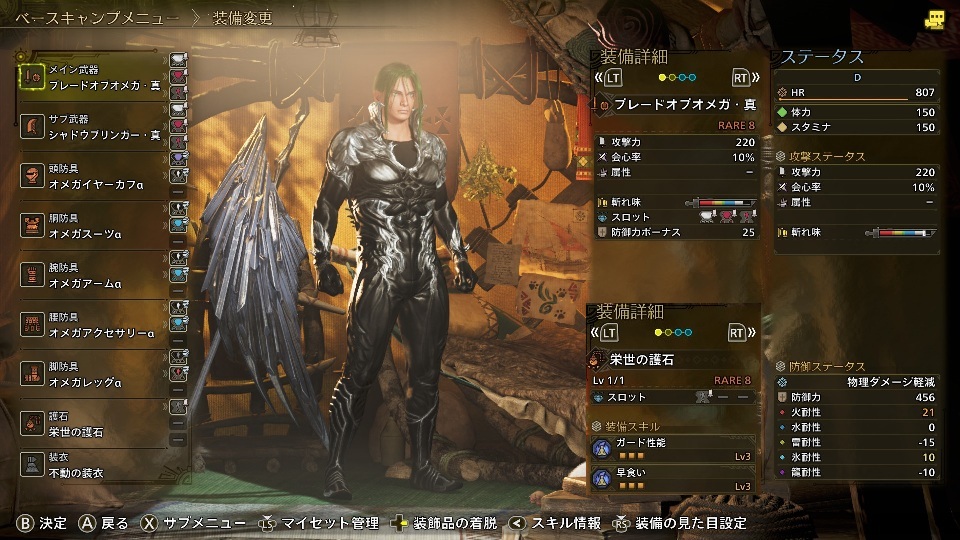Show the ガード性能 skill entry
960x540 pixels.
(x=674, y=449)
